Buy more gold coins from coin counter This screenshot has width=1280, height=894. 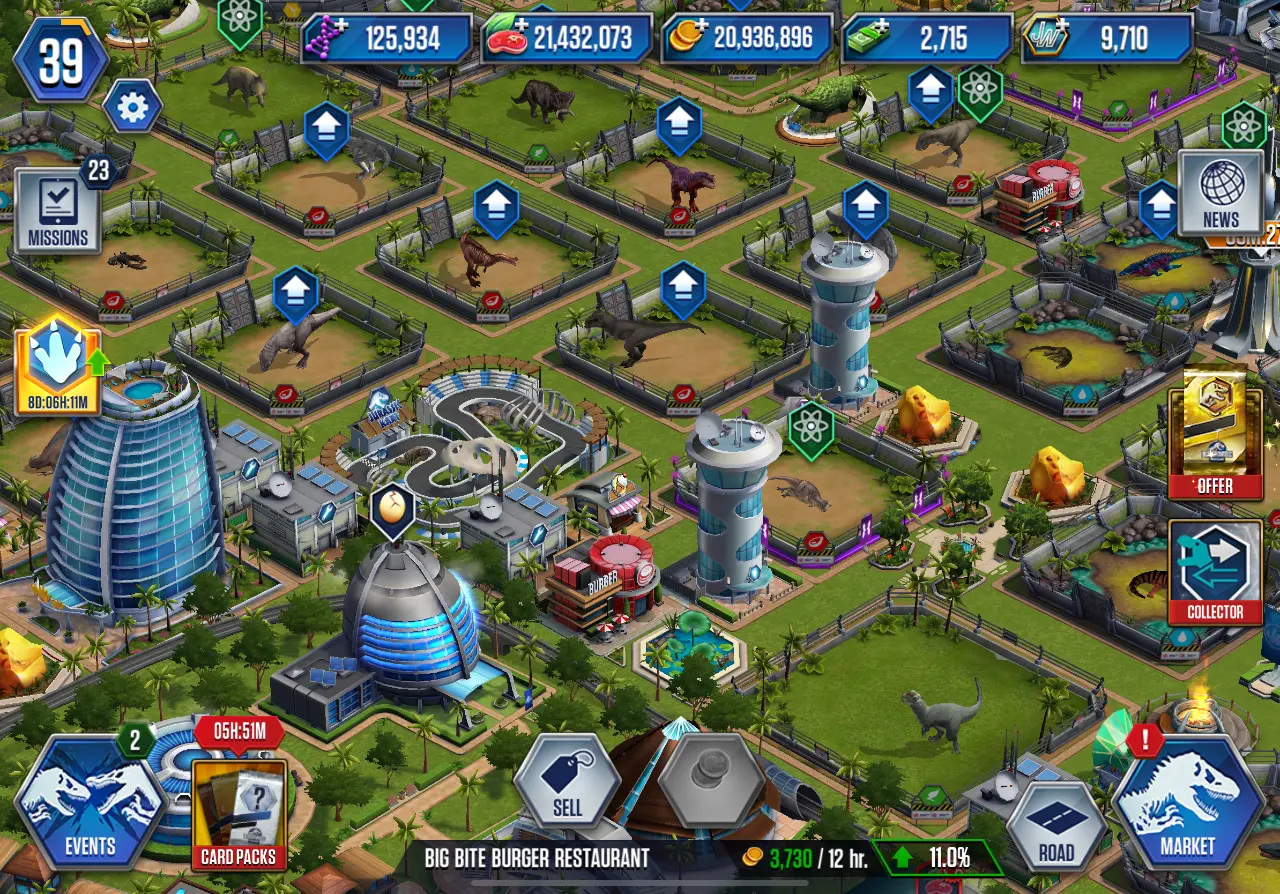(747, 39)
